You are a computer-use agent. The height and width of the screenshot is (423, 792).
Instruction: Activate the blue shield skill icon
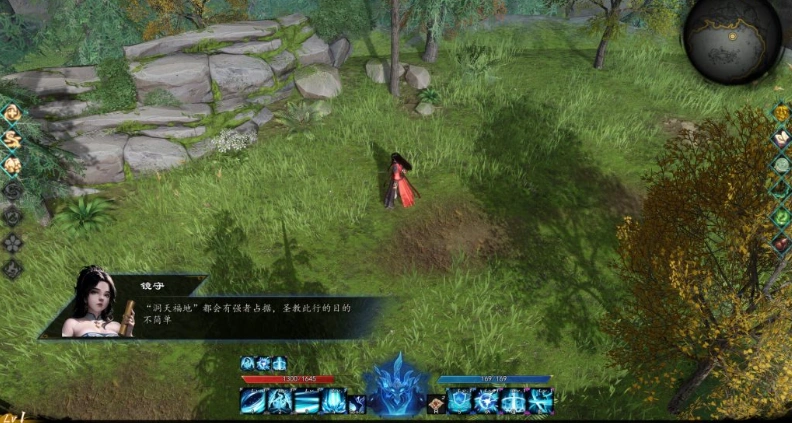pos(460,401)
